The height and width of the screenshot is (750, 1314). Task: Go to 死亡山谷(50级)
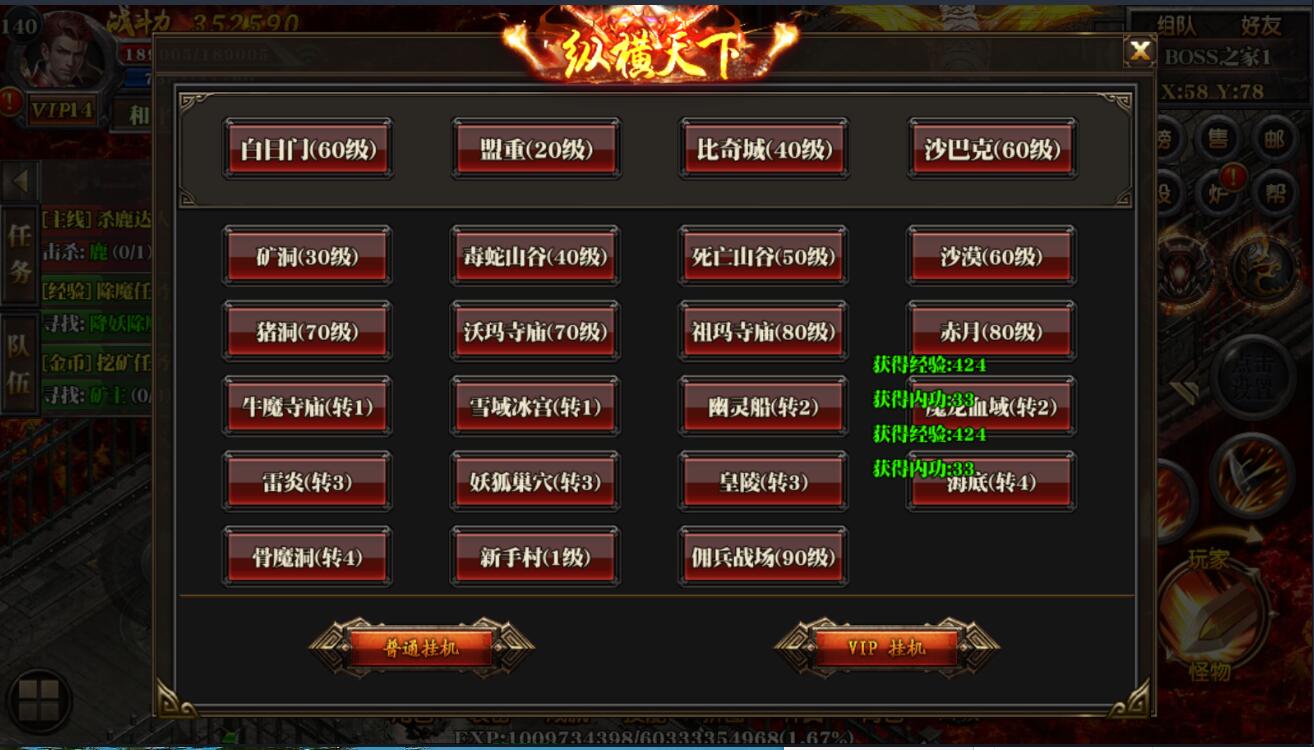763,256
